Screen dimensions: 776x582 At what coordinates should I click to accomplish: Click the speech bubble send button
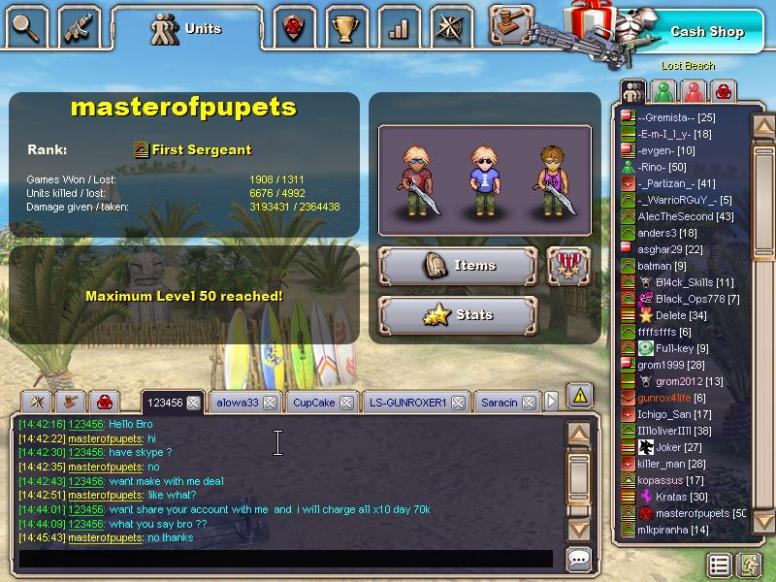(578, 559)
